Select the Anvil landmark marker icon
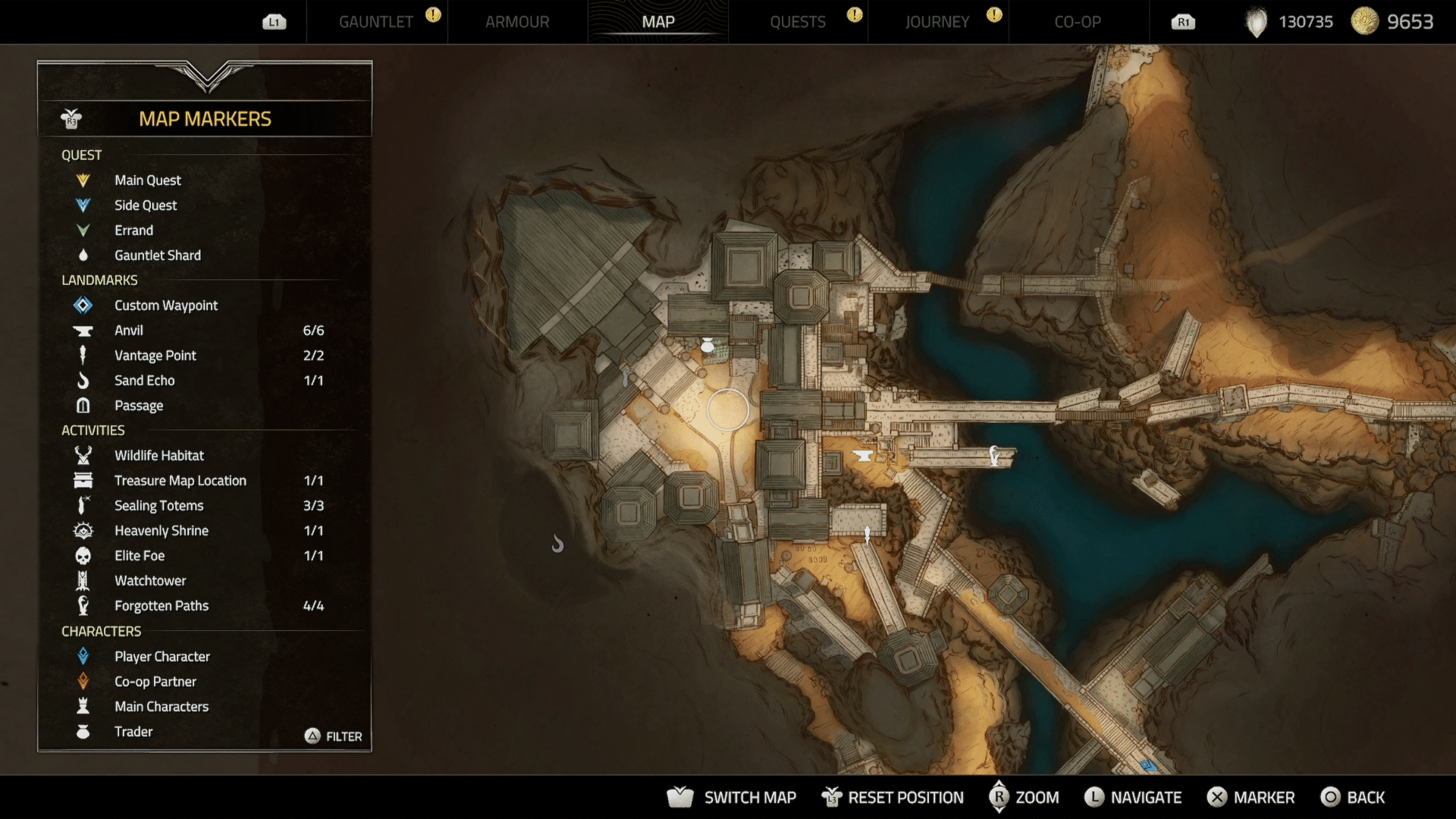Viewport: 1456px width, 819px height. 83,330
